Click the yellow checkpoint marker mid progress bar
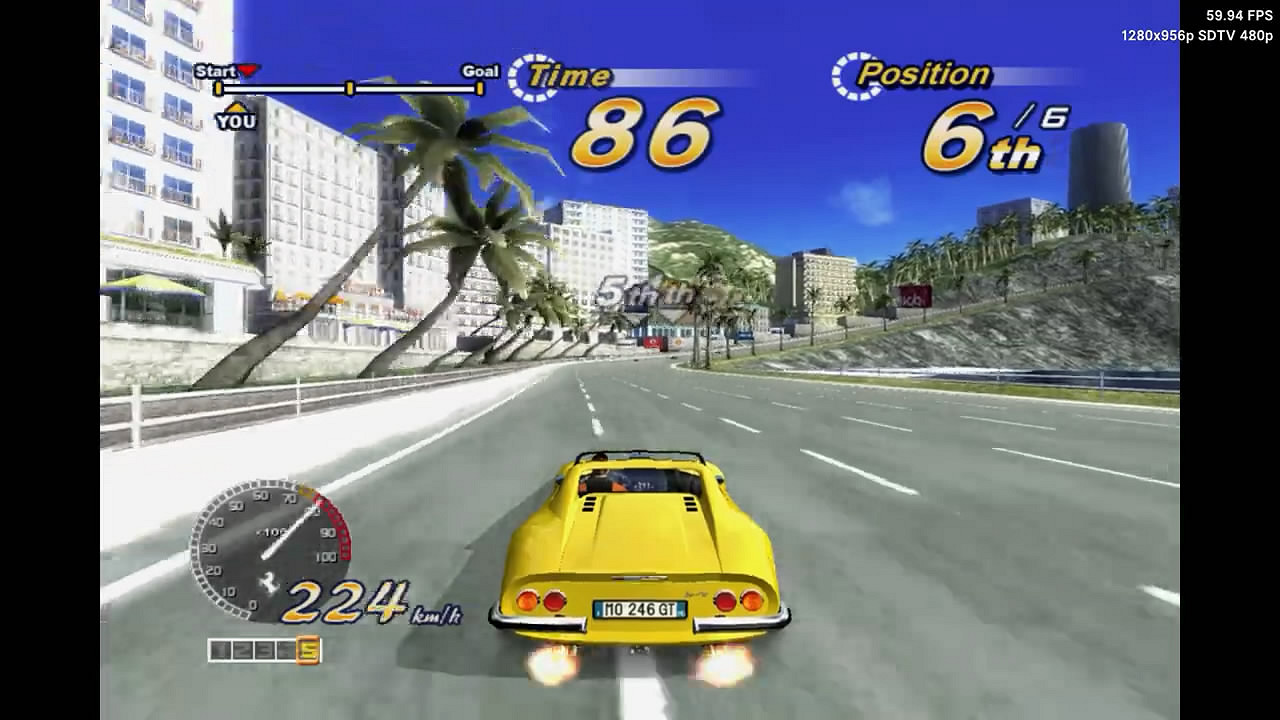 pyautogui.click(x=349, y=88)
